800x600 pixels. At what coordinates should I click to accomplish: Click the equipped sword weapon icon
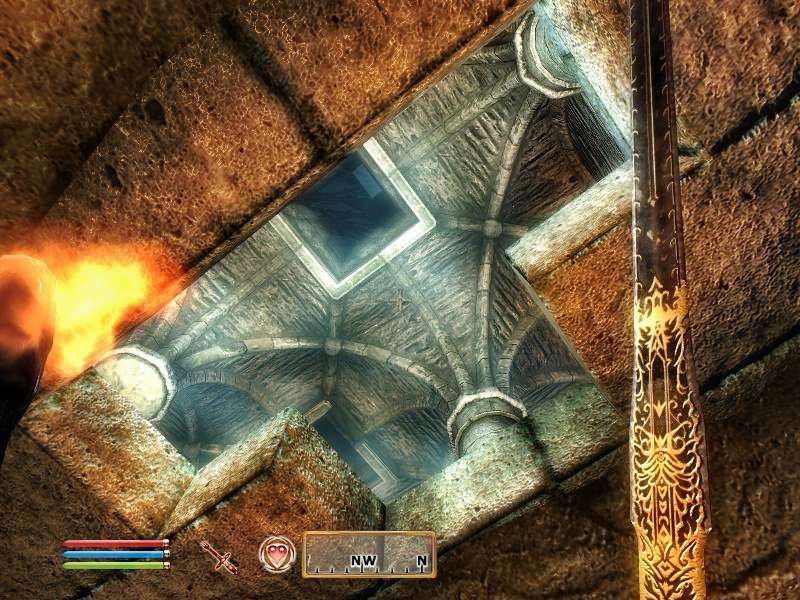pos(219,556)
